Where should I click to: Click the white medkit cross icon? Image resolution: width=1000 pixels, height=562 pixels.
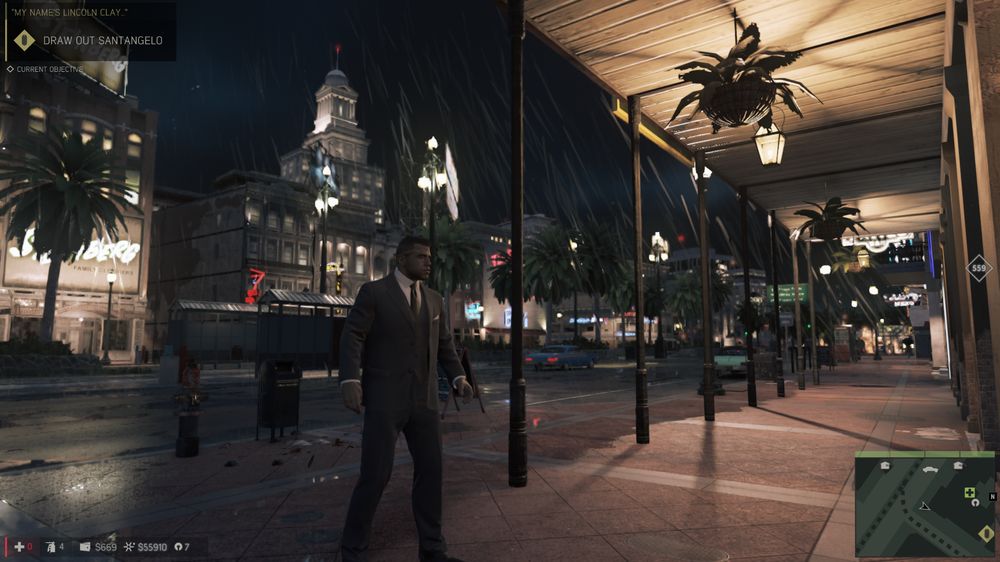point(19,547)
